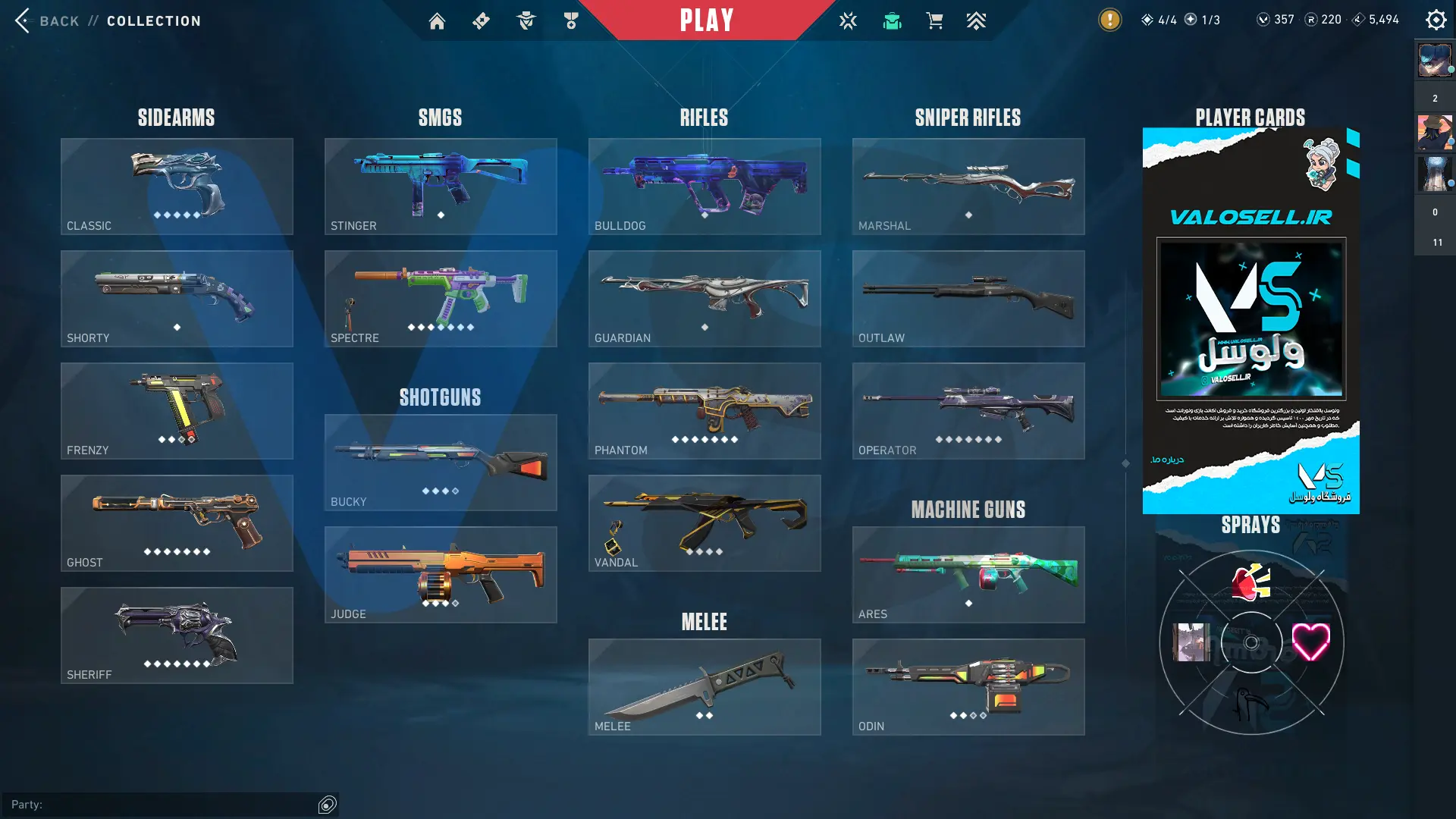The image size is (1456, 819).
Task: Open the gear settings icon
Action: point(1436,20)
